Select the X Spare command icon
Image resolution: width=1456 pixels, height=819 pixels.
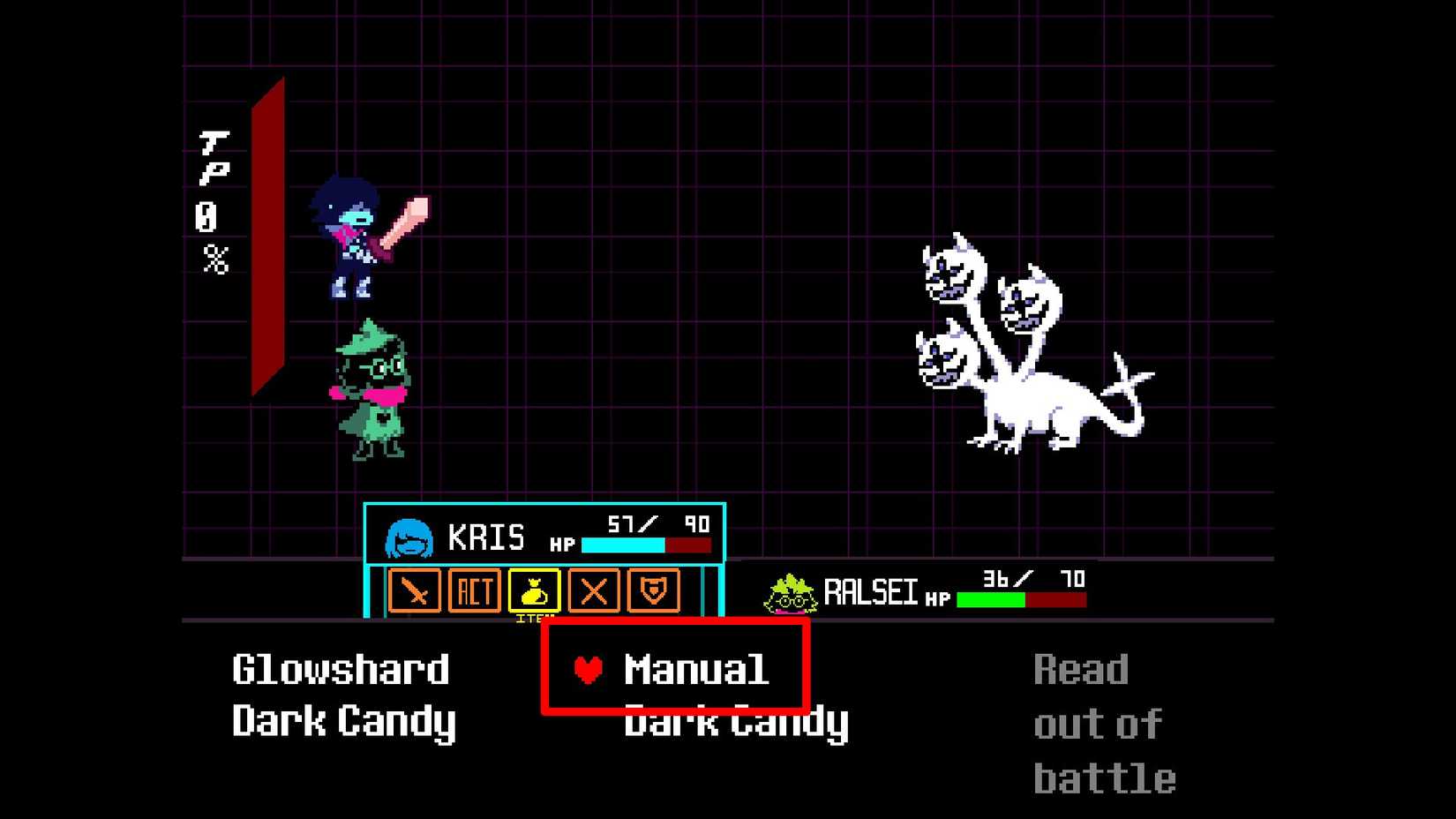594,592
